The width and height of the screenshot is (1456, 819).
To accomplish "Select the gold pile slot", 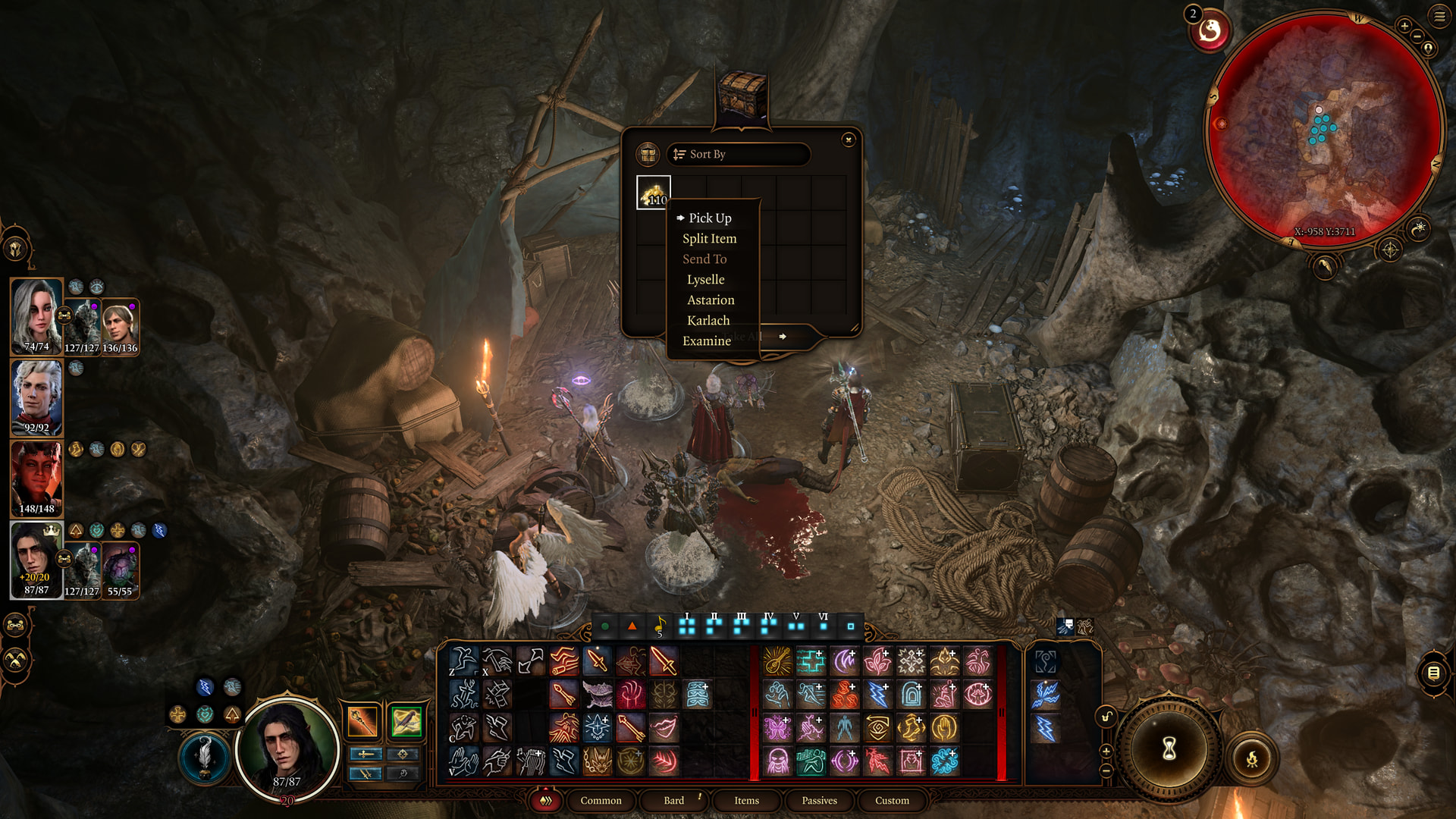I will pos(653,193).
